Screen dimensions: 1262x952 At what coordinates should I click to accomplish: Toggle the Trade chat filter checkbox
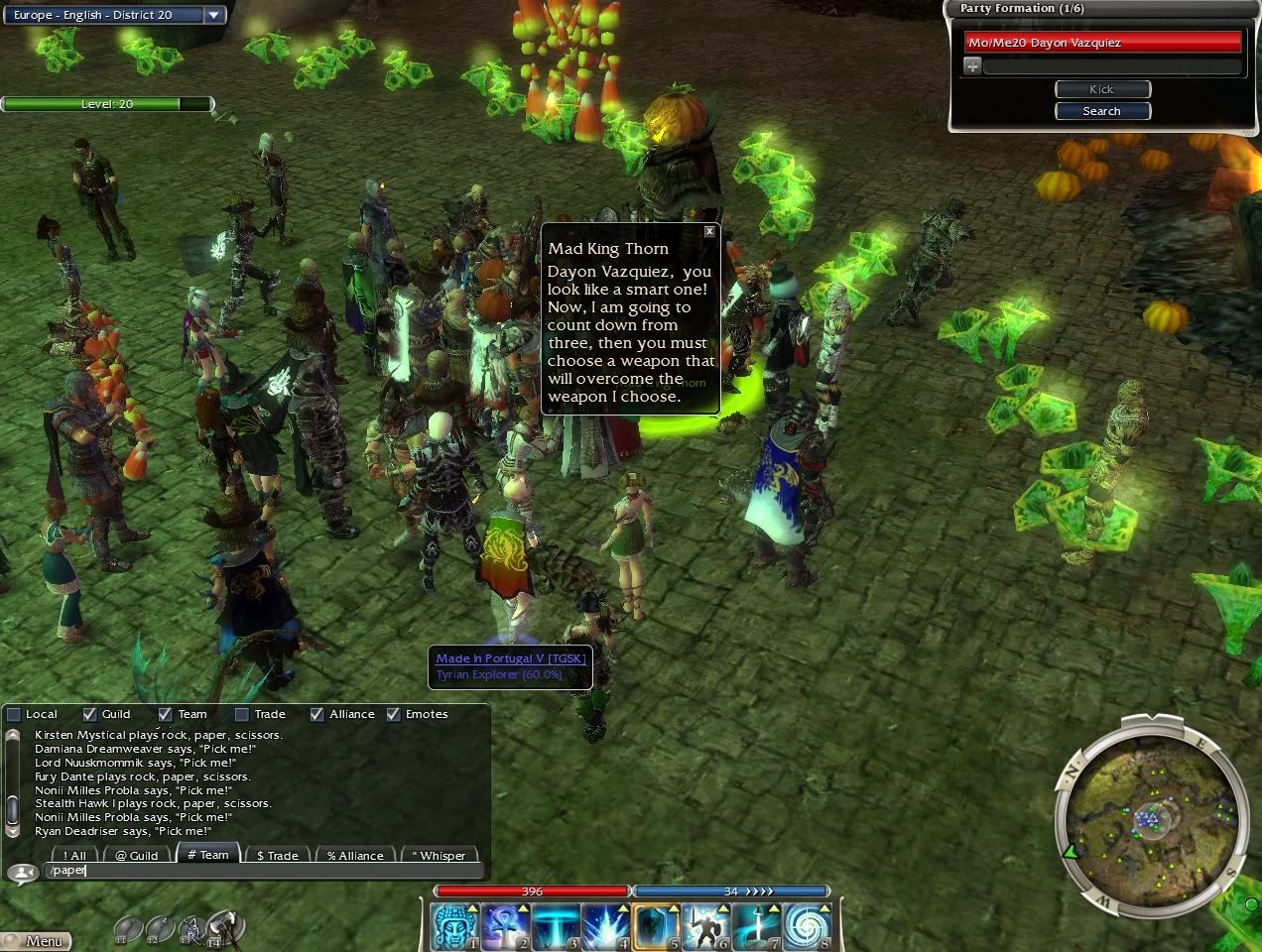242,714
